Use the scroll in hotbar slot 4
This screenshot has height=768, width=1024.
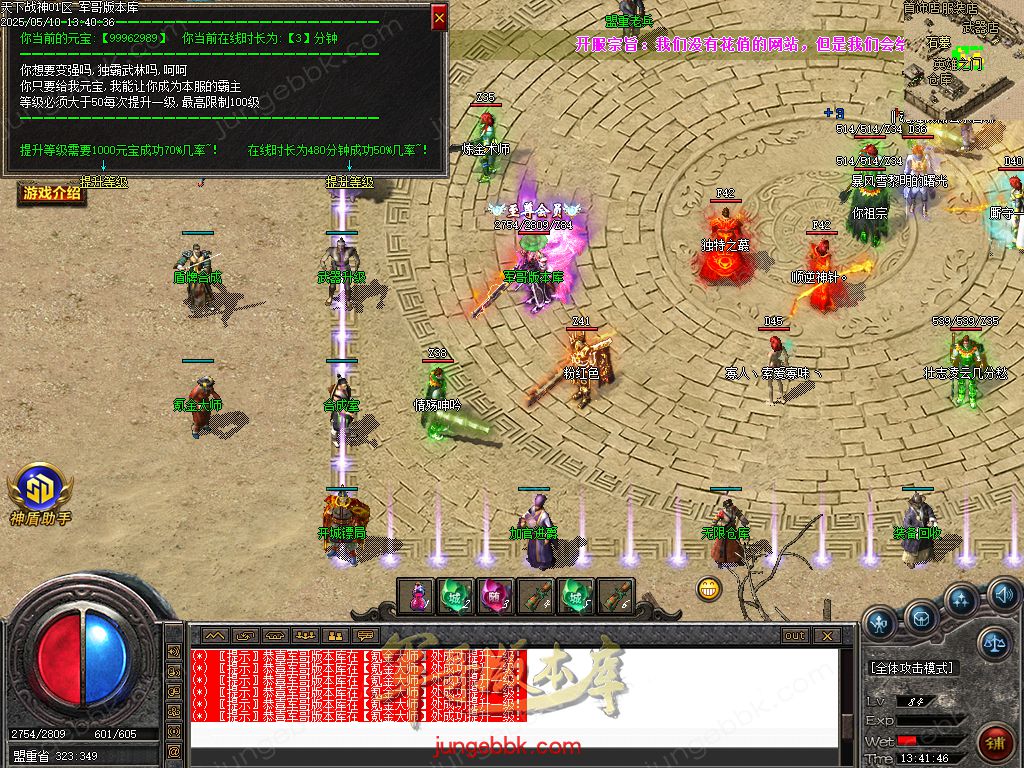(535, 596)
